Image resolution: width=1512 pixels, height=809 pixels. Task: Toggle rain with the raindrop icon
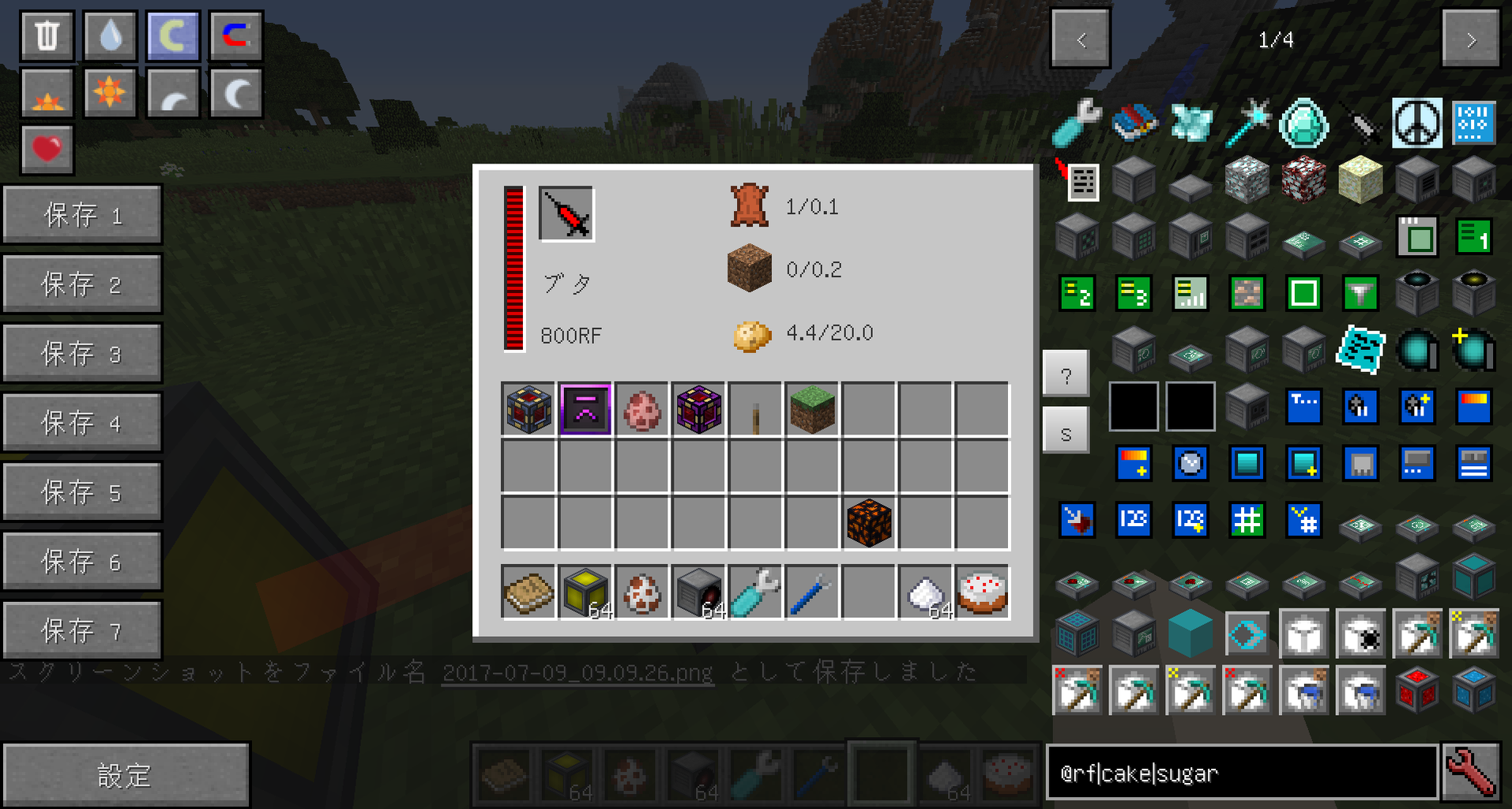click(109, 35)
